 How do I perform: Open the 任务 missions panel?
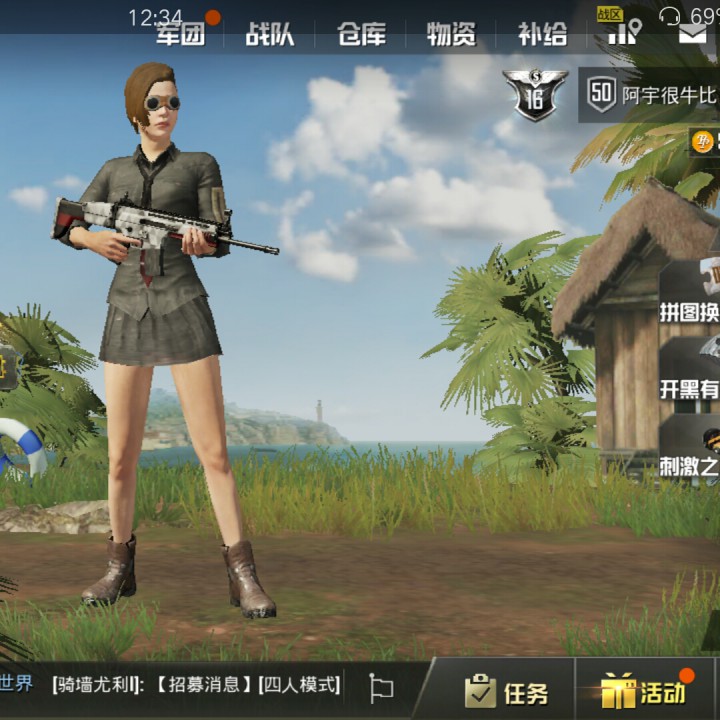pyautogui.click(x=506, y=691)
